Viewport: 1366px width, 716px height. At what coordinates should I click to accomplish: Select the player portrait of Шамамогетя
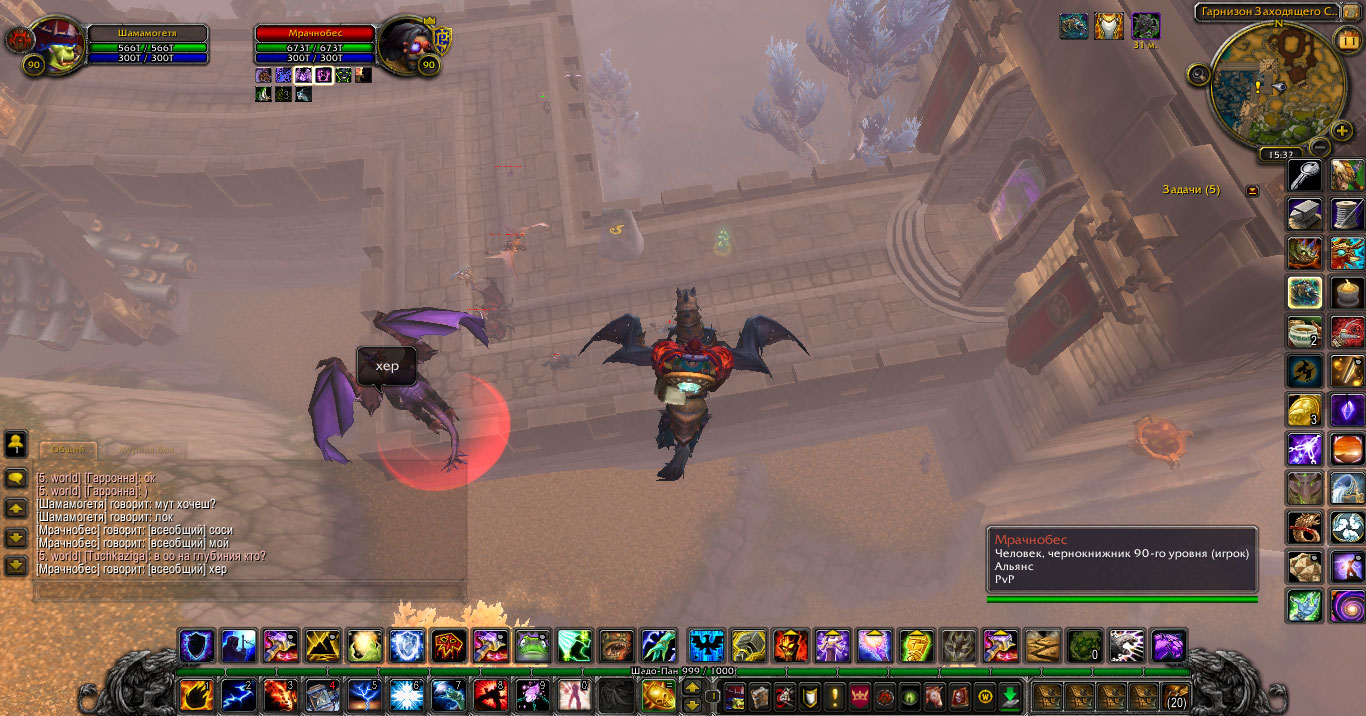(x=56, y=47)
